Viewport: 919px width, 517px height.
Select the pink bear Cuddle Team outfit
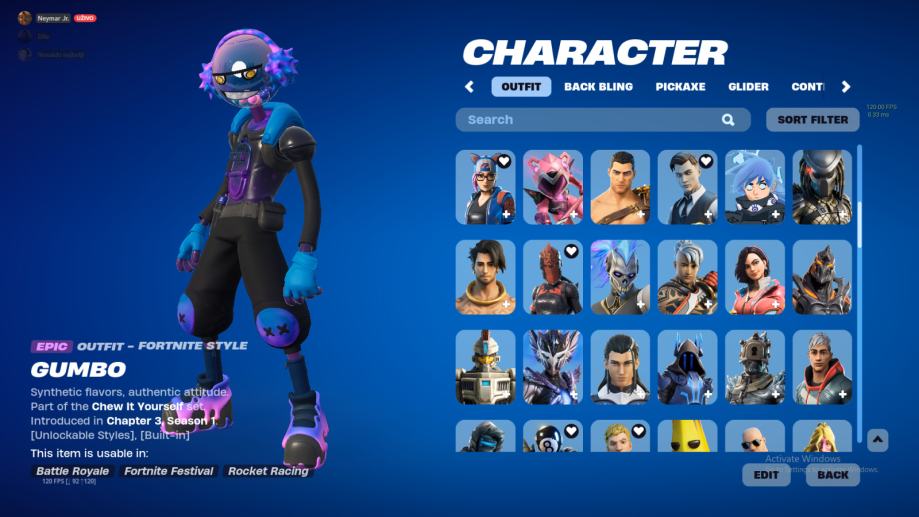pos(553,187)
